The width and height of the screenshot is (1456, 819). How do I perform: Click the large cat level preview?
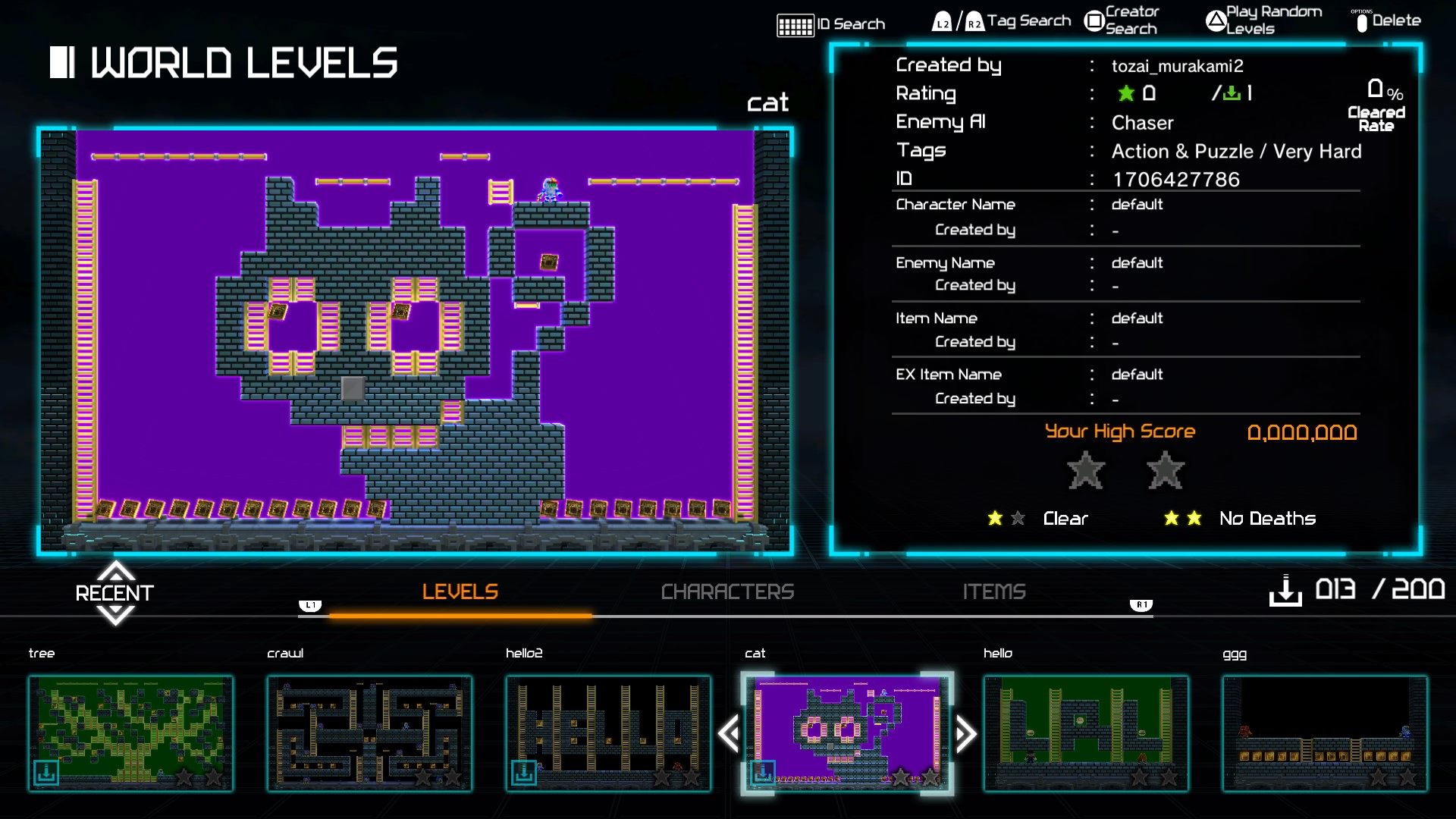coord(415,340)
